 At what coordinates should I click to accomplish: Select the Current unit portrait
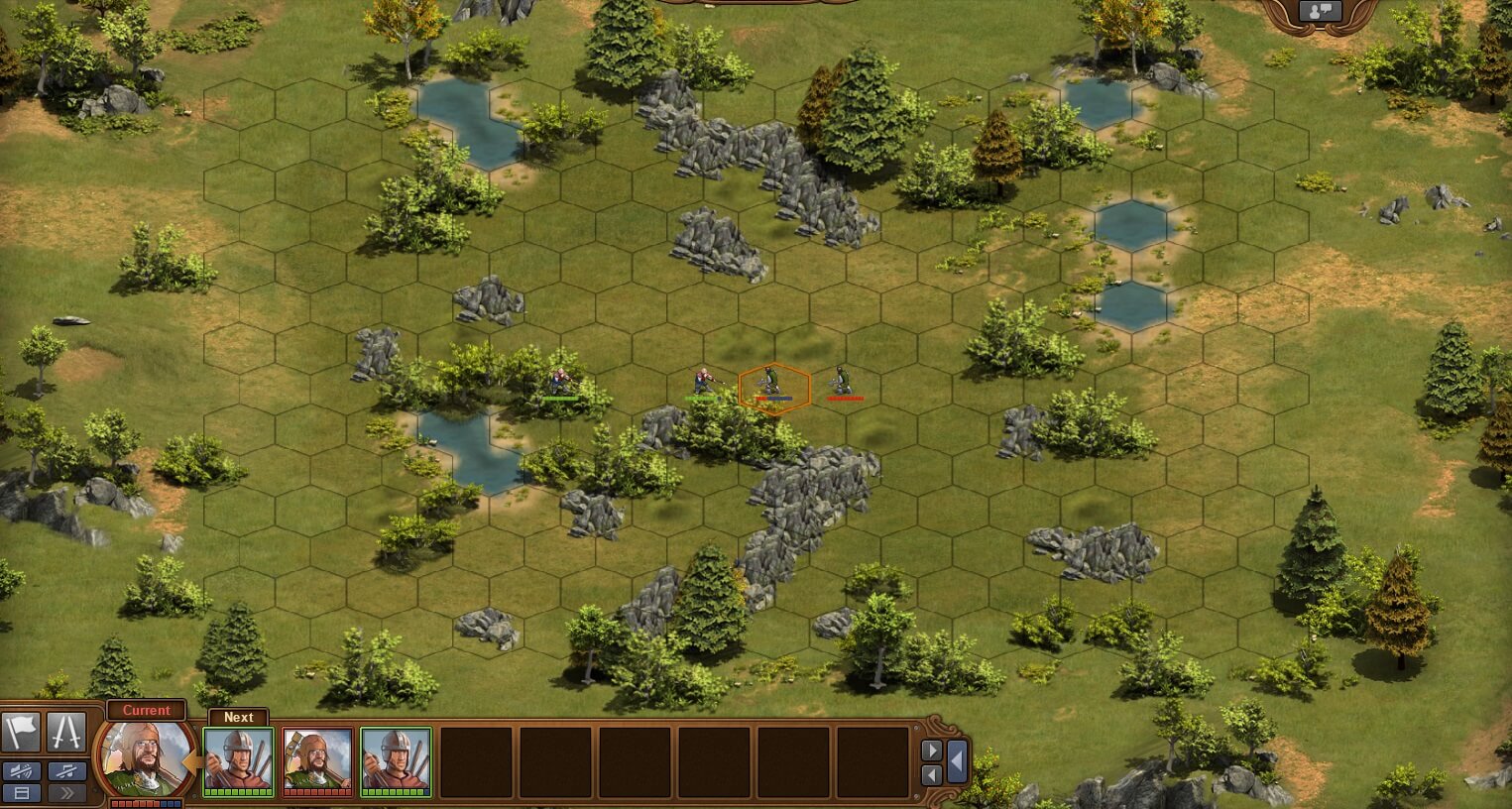146,758
